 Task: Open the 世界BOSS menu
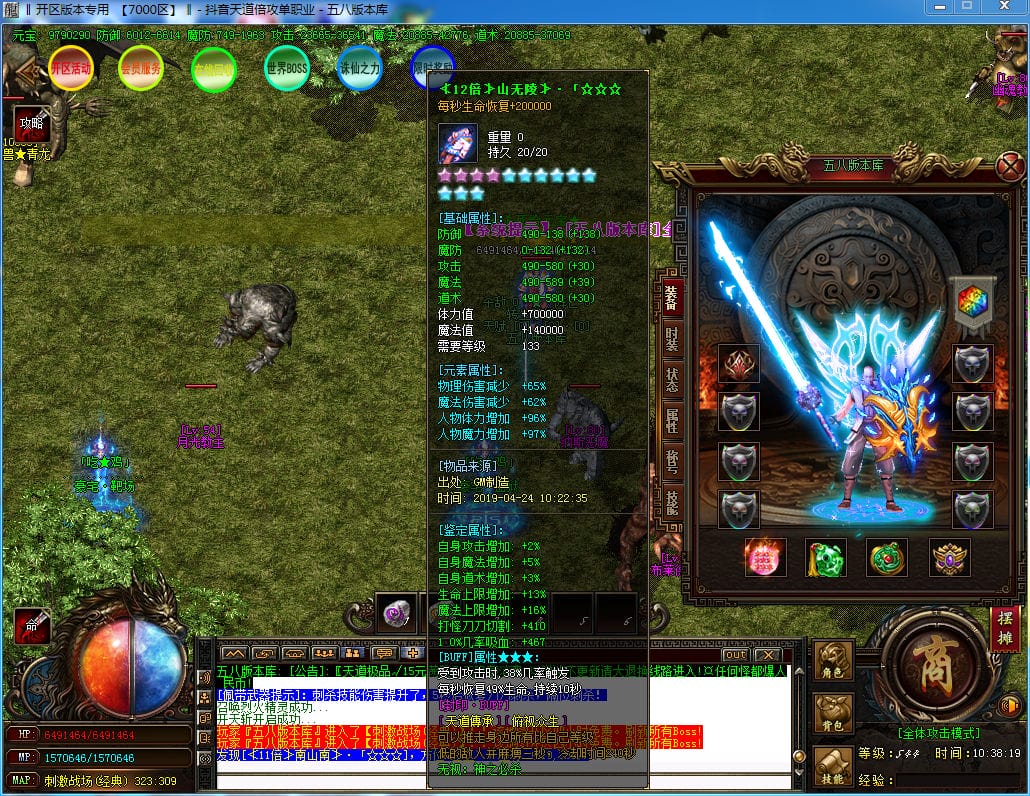tap(287, 68)
